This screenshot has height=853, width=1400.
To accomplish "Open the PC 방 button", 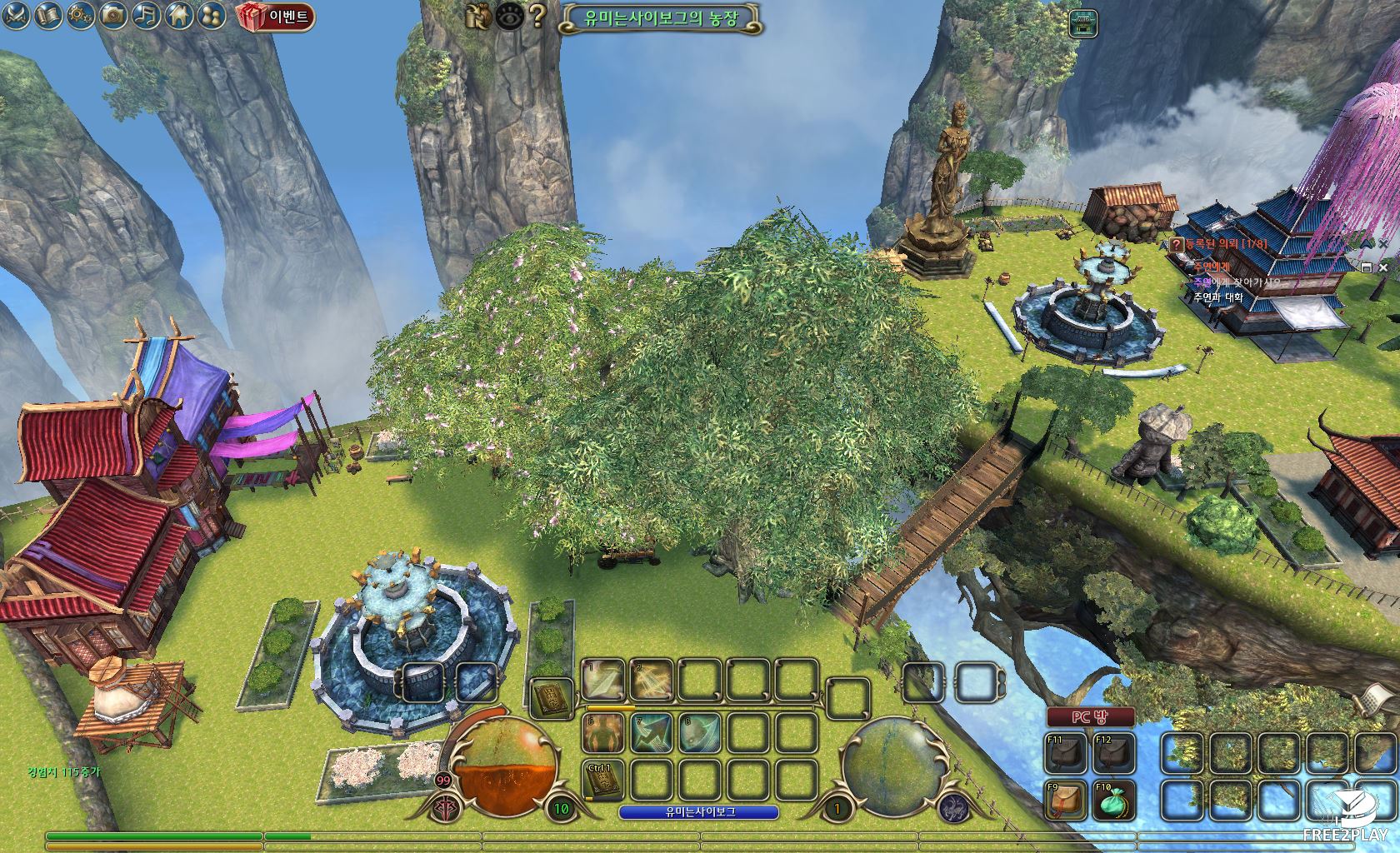I will (x=1090, y=717).
